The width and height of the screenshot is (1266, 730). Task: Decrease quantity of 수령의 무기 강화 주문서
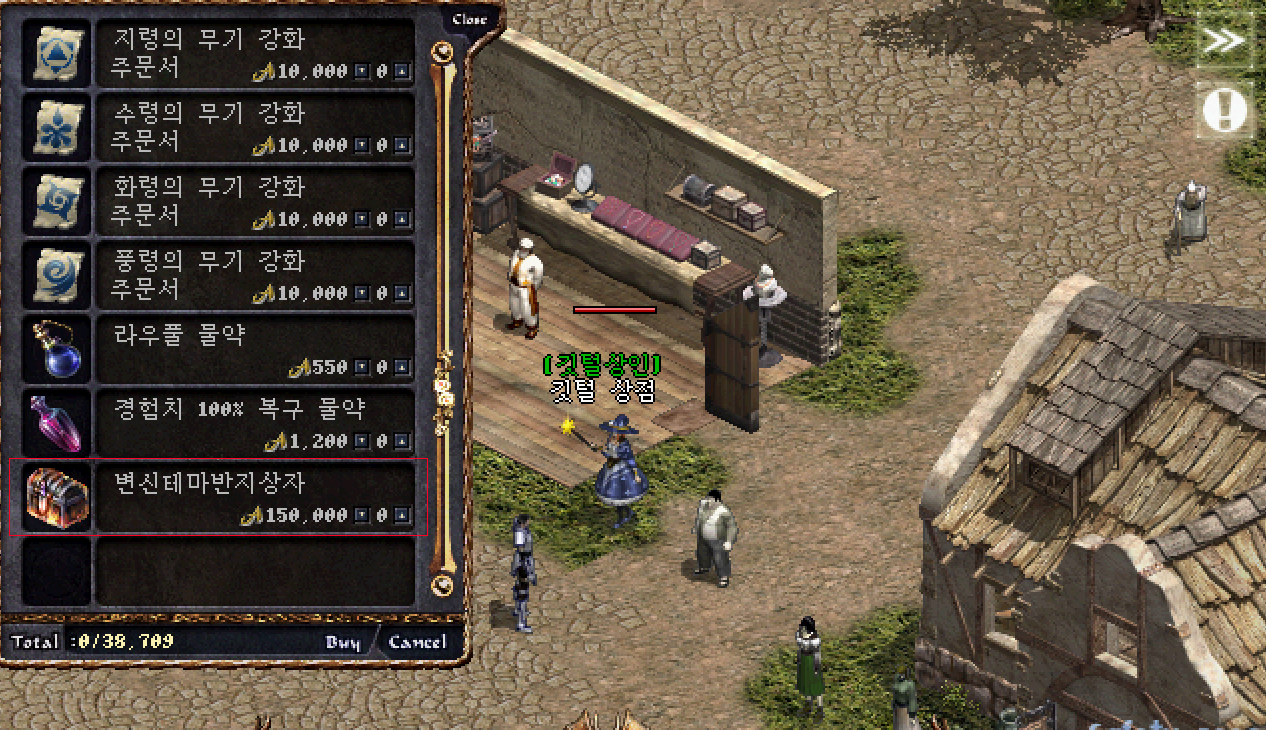362,146
